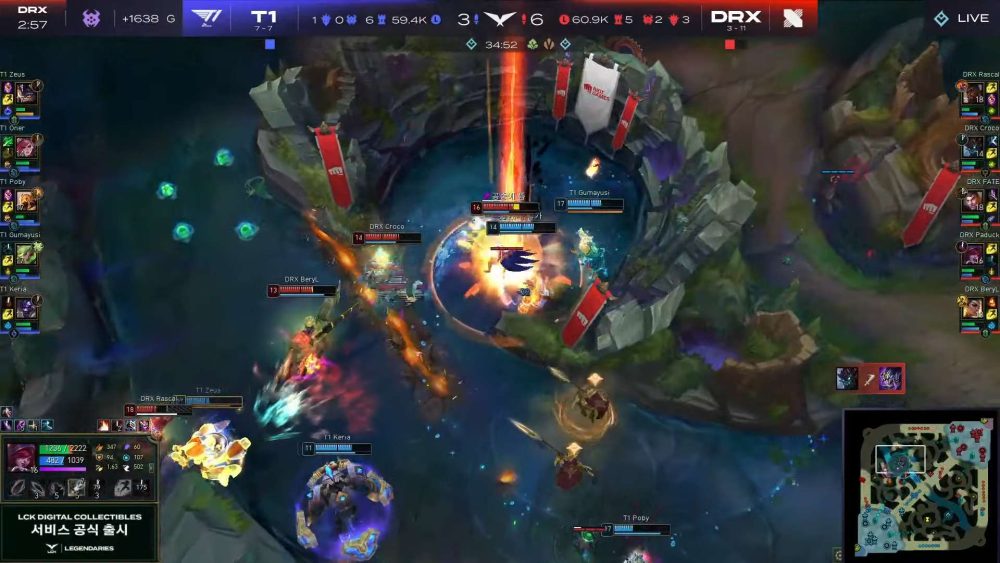Image resolution: width=1000 pixels, height=563 pixels.
Task: Click the kill feed notification
Action: tap(870, 377)
